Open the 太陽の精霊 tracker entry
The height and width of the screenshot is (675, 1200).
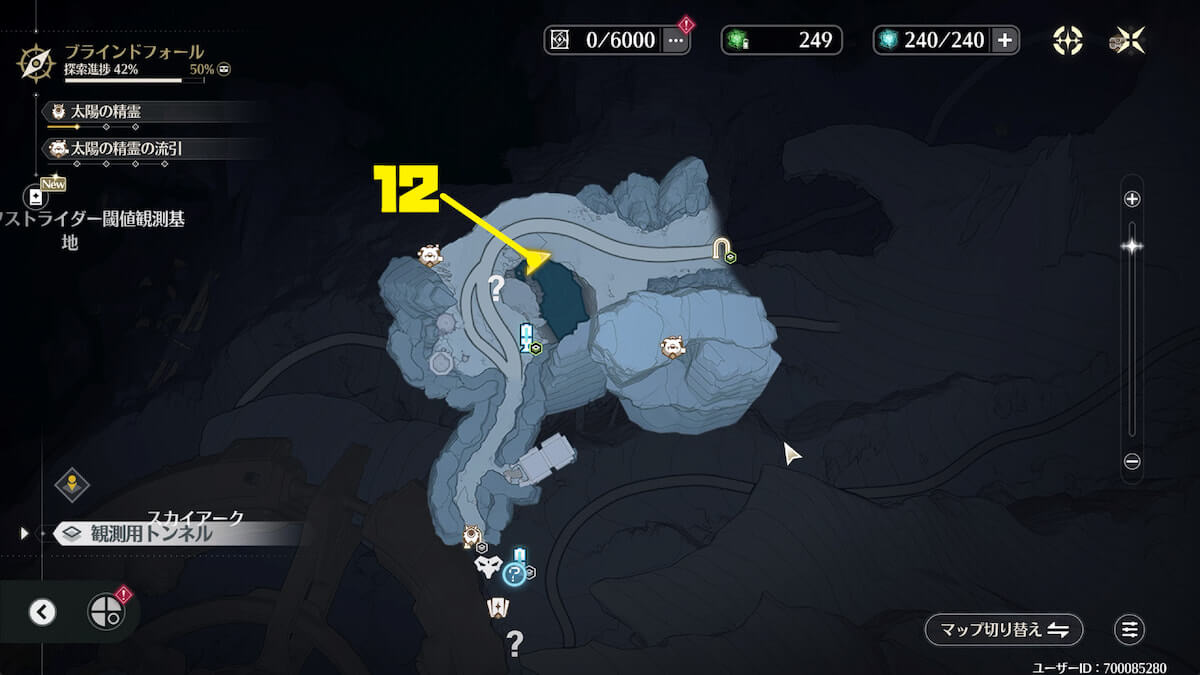click(105, 112)
